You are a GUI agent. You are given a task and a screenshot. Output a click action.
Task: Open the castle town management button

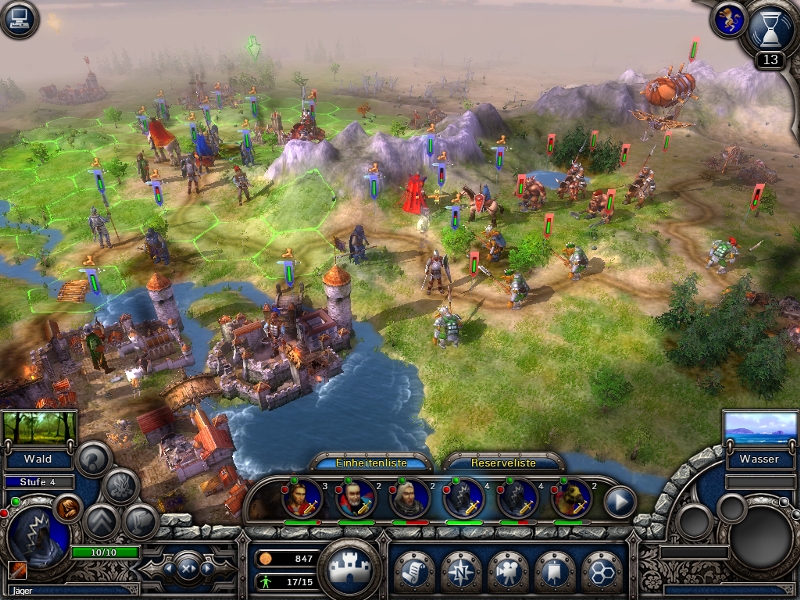pyautogui.click(x=348, y=569)
